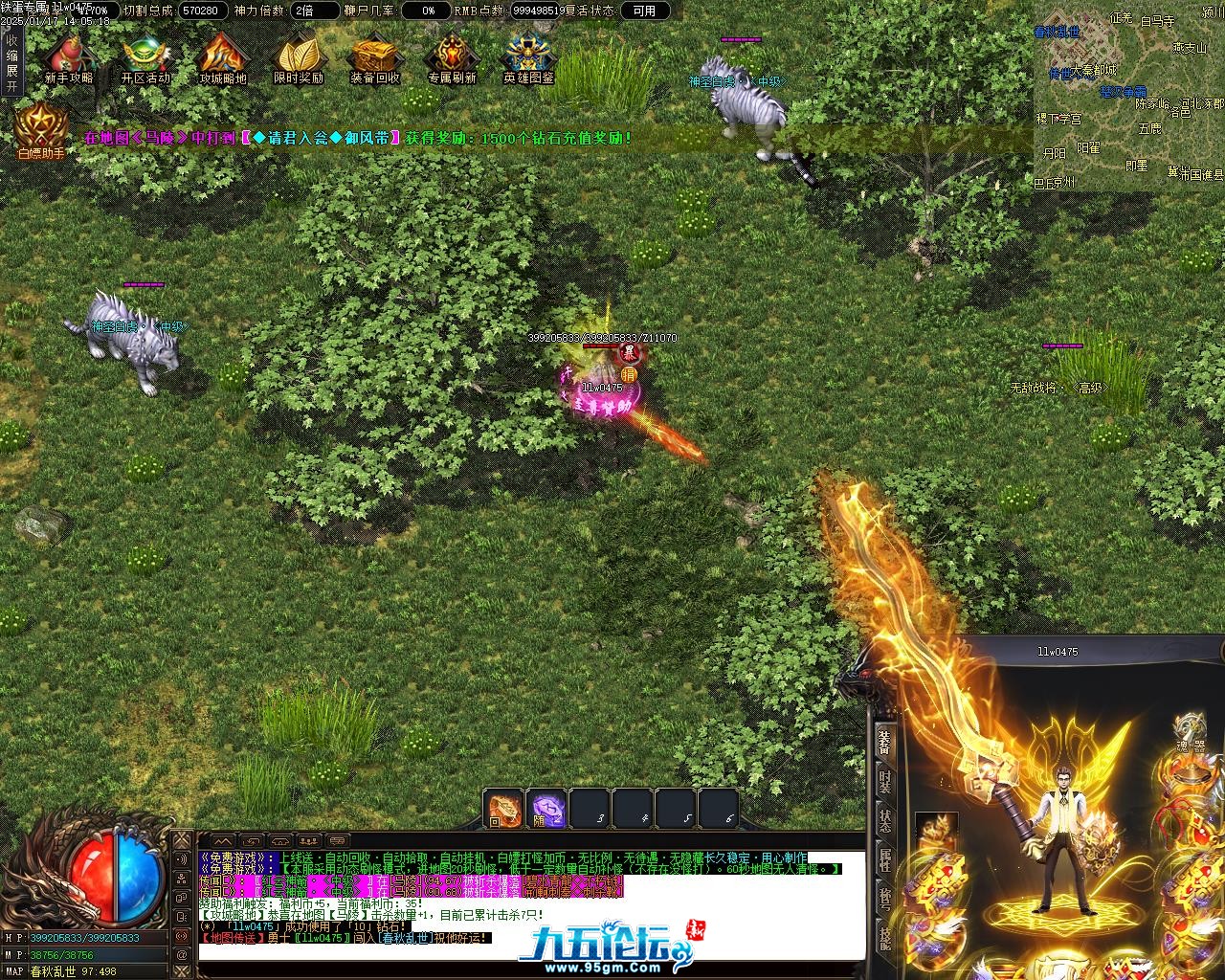The width and height of the screenshot is (1225, 980).
Task: Click the 地图传送 map teleport chat link
Action: [x=230, y=938]
